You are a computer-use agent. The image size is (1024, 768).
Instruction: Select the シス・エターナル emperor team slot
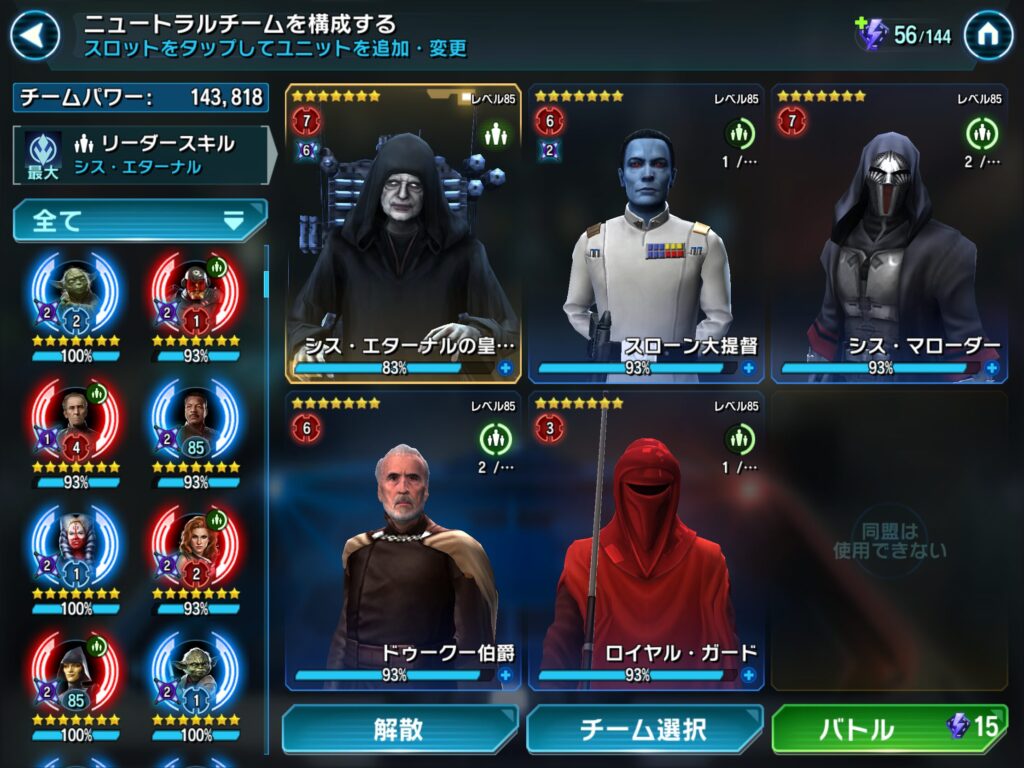click(403, 233)
